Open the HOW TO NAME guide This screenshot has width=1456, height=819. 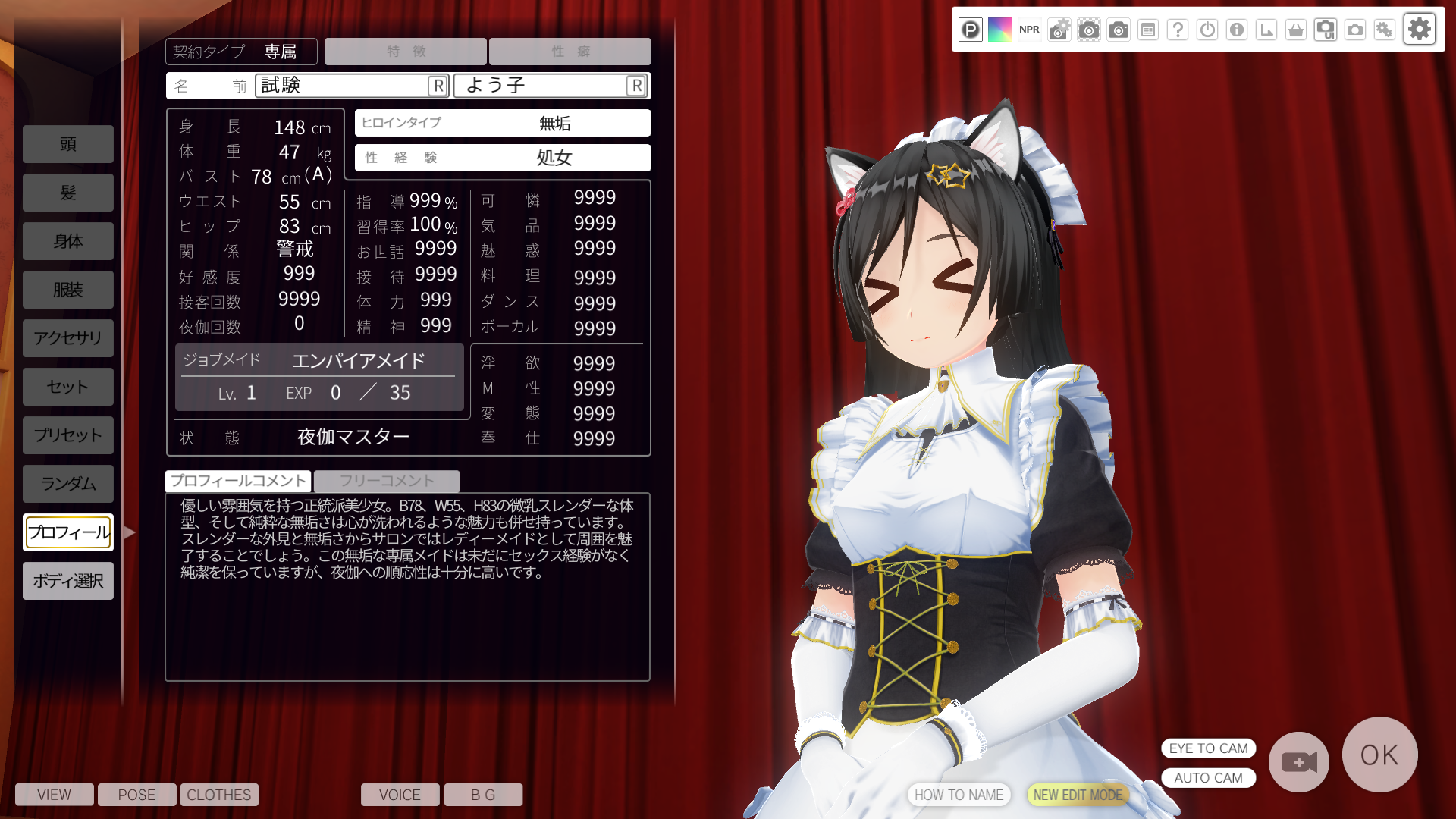pyautogui.click(x=959, y=795)
